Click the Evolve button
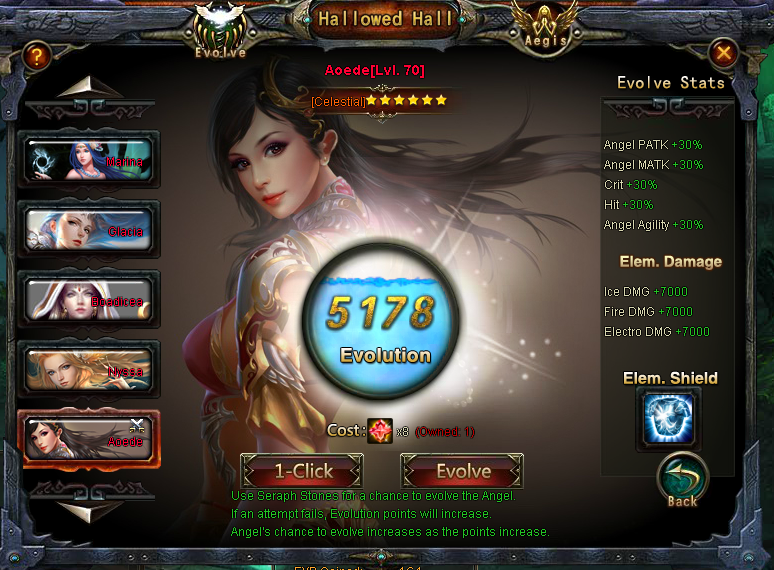774x570 pixels. [x=462, y=471]
